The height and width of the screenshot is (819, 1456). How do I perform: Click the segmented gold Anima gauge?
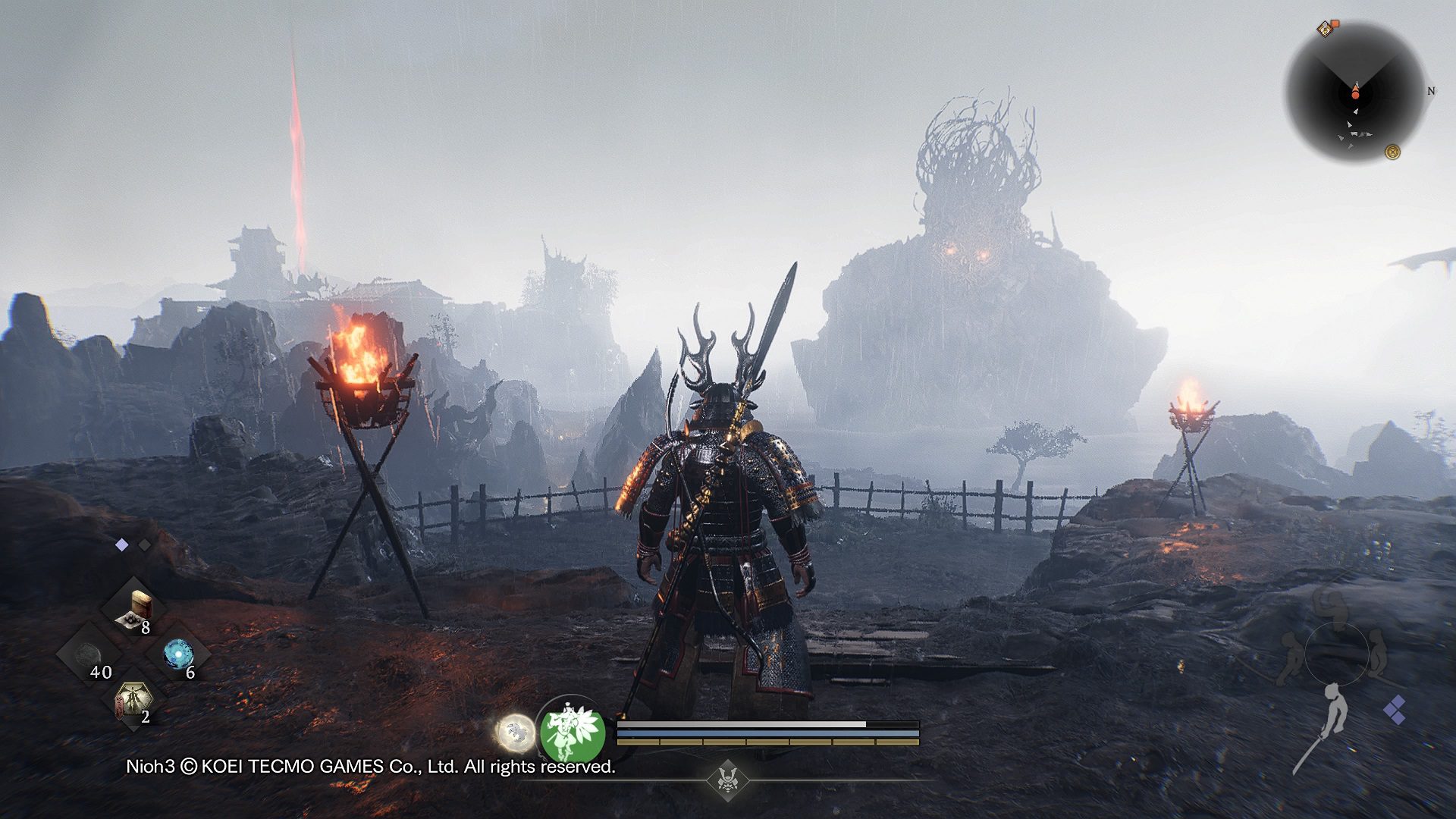[766, 743]
